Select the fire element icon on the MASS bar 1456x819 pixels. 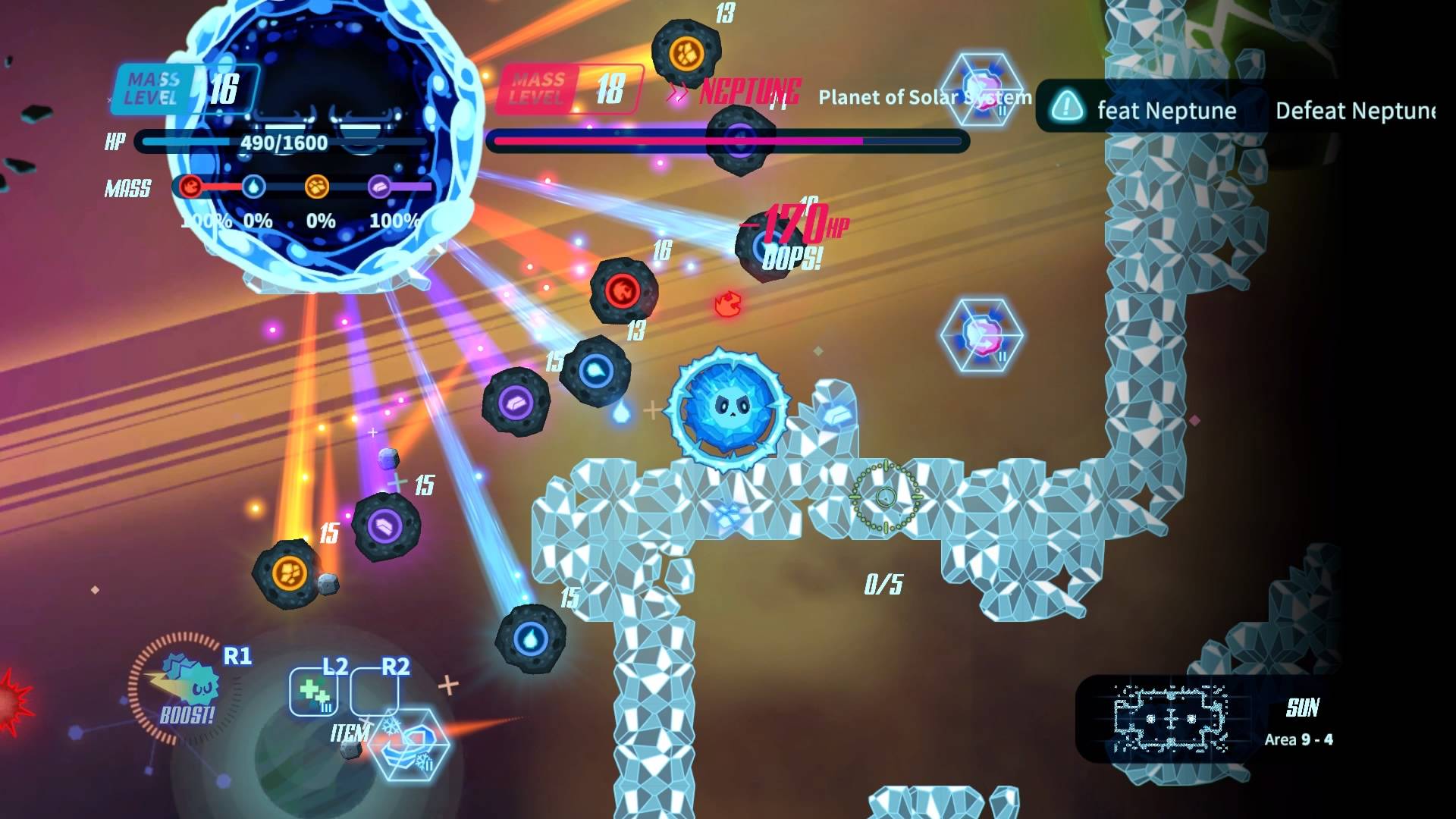point(192,188)
